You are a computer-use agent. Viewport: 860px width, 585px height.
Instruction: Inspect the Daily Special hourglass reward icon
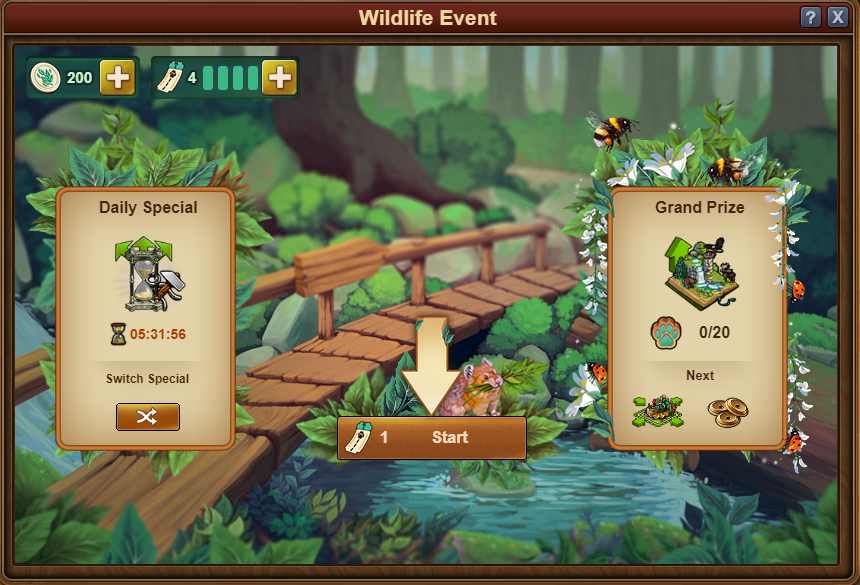coord(146,274)
